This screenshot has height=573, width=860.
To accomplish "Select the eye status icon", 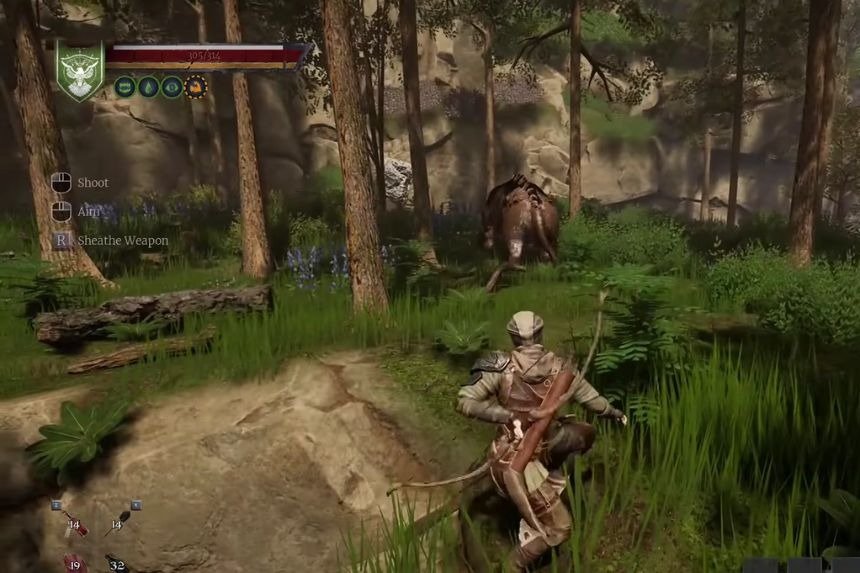I will coord(172,87).
